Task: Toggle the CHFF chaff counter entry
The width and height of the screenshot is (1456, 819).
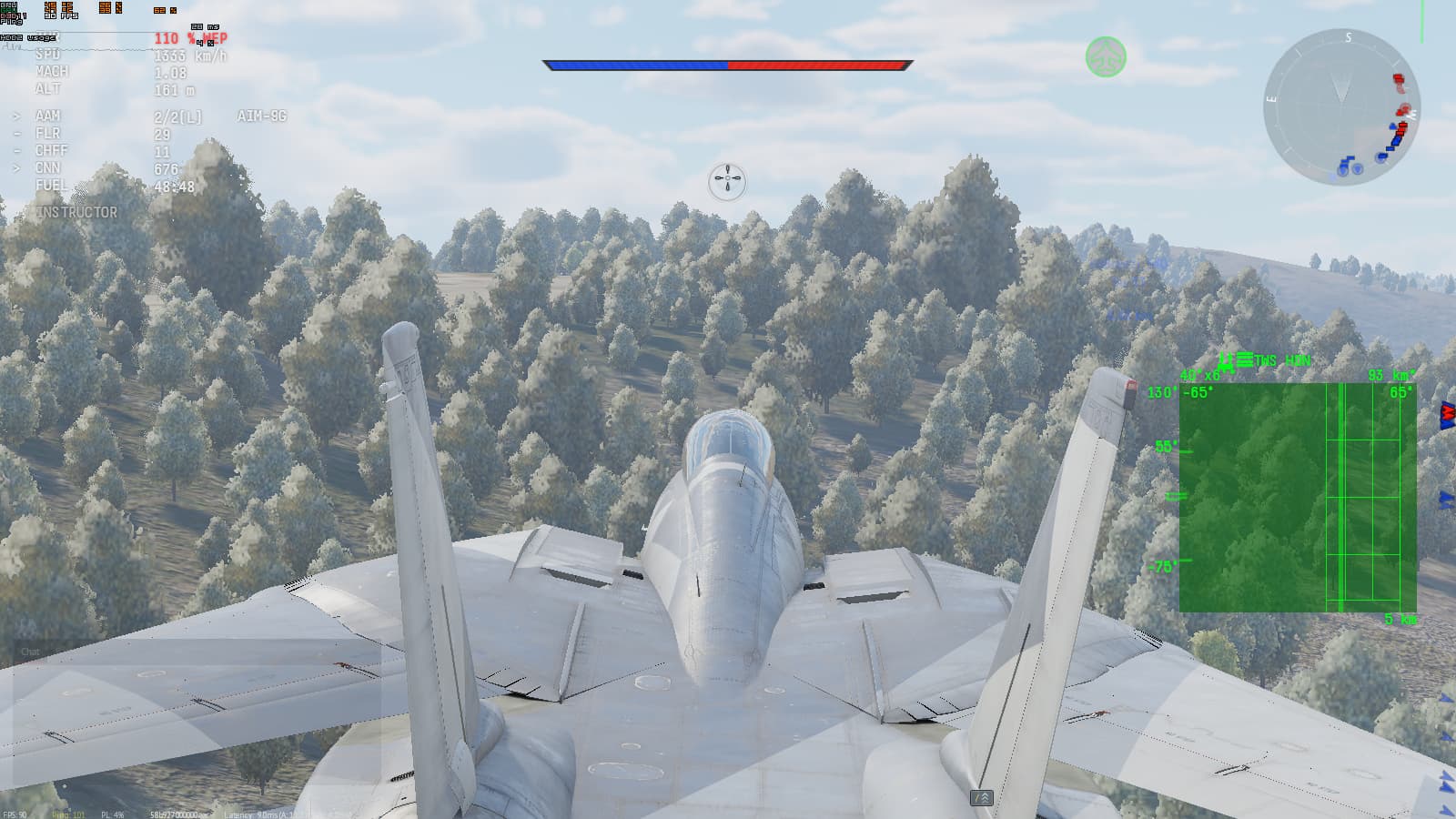Action: pos(51,150)
